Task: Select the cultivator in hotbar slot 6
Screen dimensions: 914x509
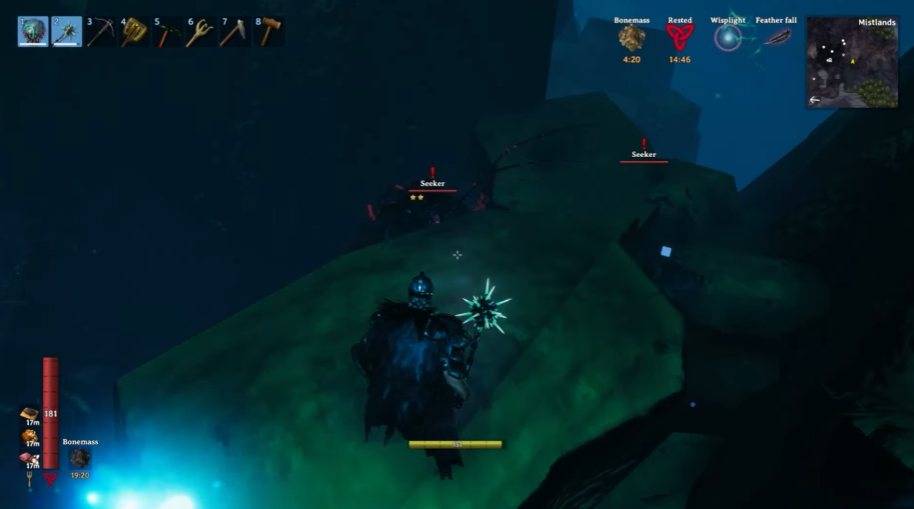Action: (x=202, y=32)
